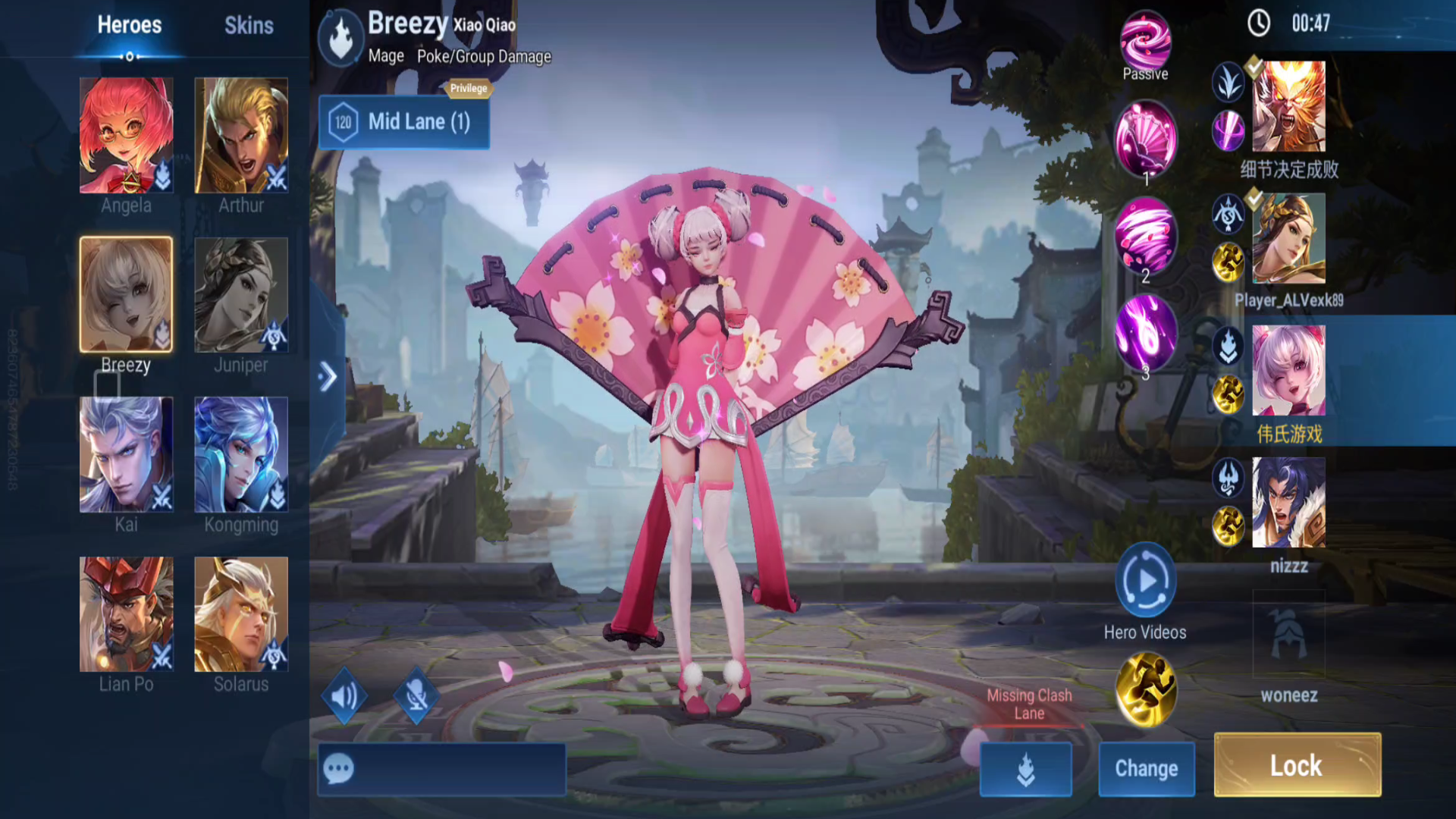Open the Heroes tab
This screenshot has height=819, width=1456.
129,26
